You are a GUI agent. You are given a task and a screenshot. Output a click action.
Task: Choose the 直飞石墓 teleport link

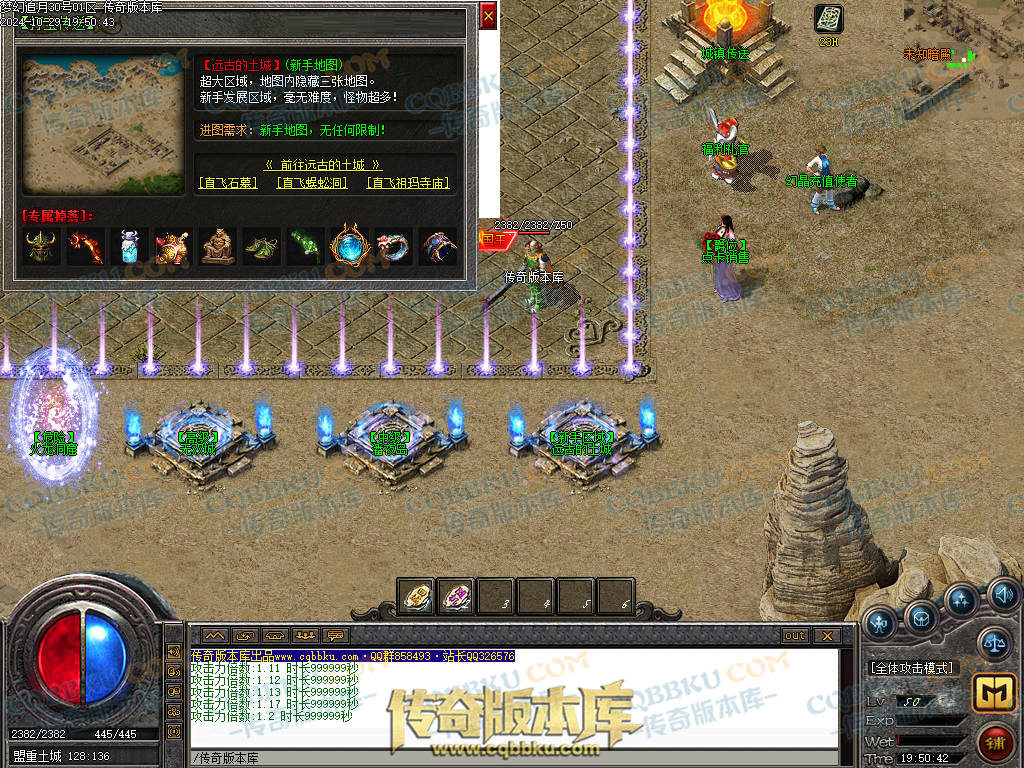[228, 183]
